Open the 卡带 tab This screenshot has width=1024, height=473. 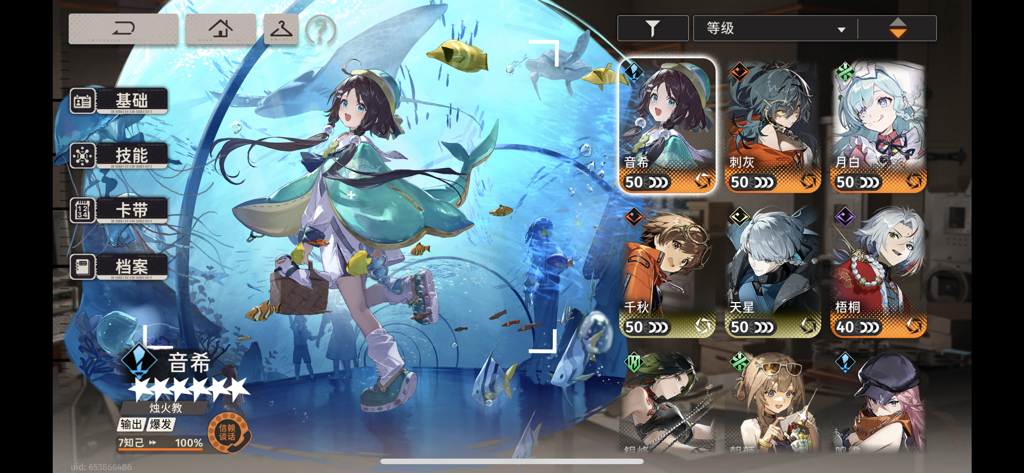click(x=119, y=210)
